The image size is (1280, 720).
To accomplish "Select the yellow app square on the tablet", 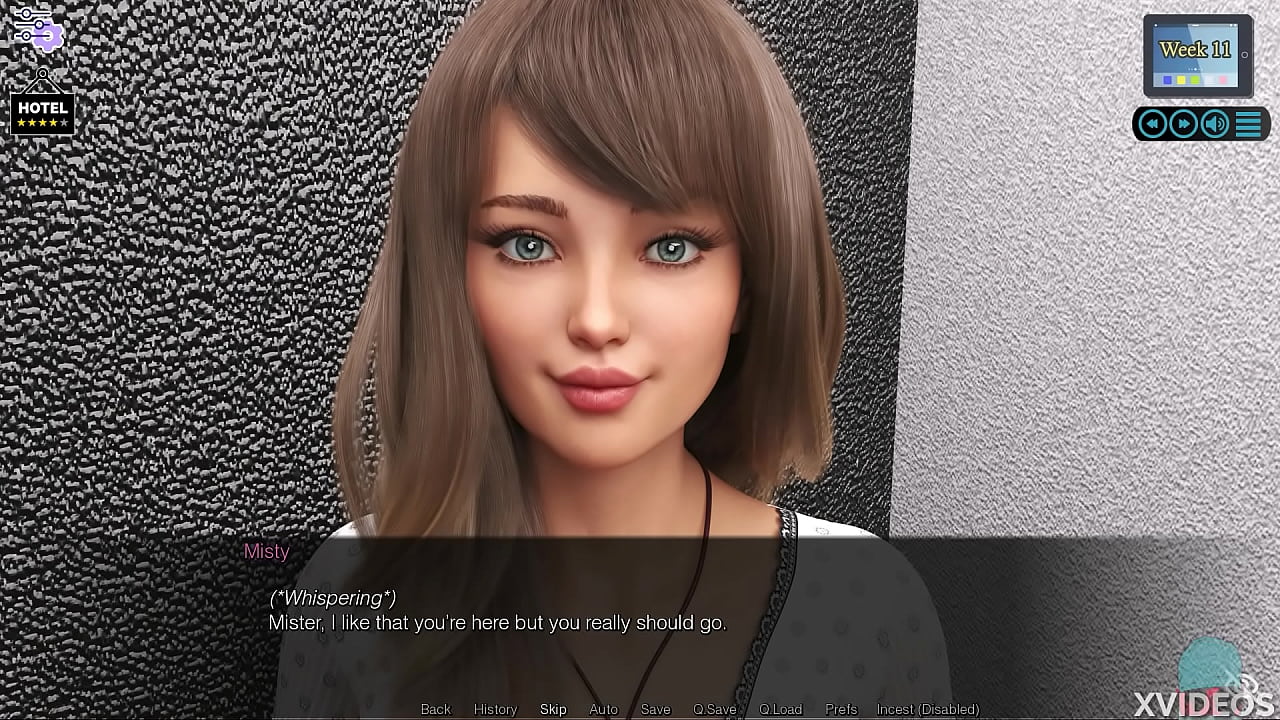I will pos(1181,79).
